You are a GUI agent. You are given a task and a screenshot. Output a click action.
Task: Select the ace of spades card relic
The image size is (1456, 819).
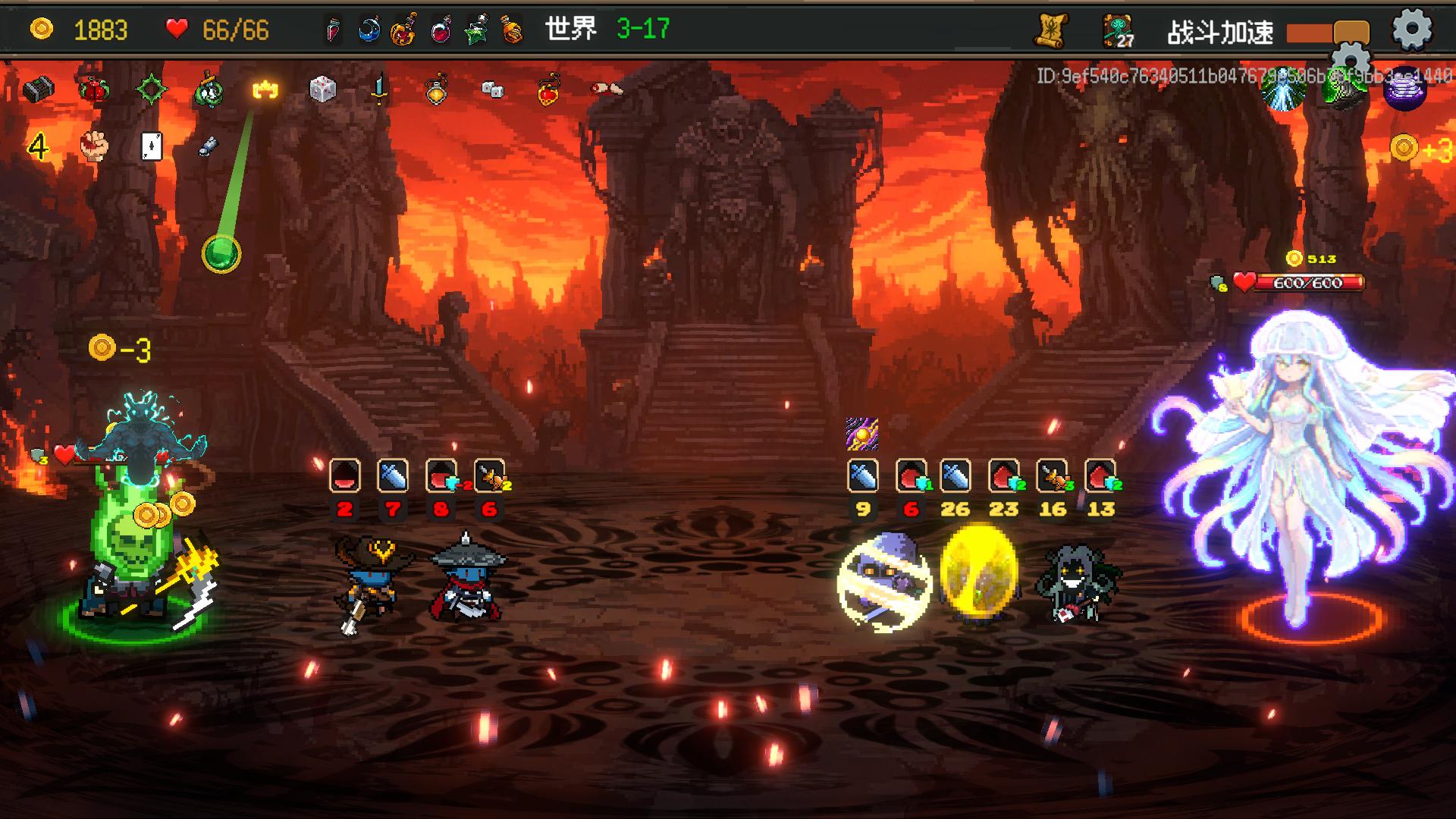tap(152, 146)
